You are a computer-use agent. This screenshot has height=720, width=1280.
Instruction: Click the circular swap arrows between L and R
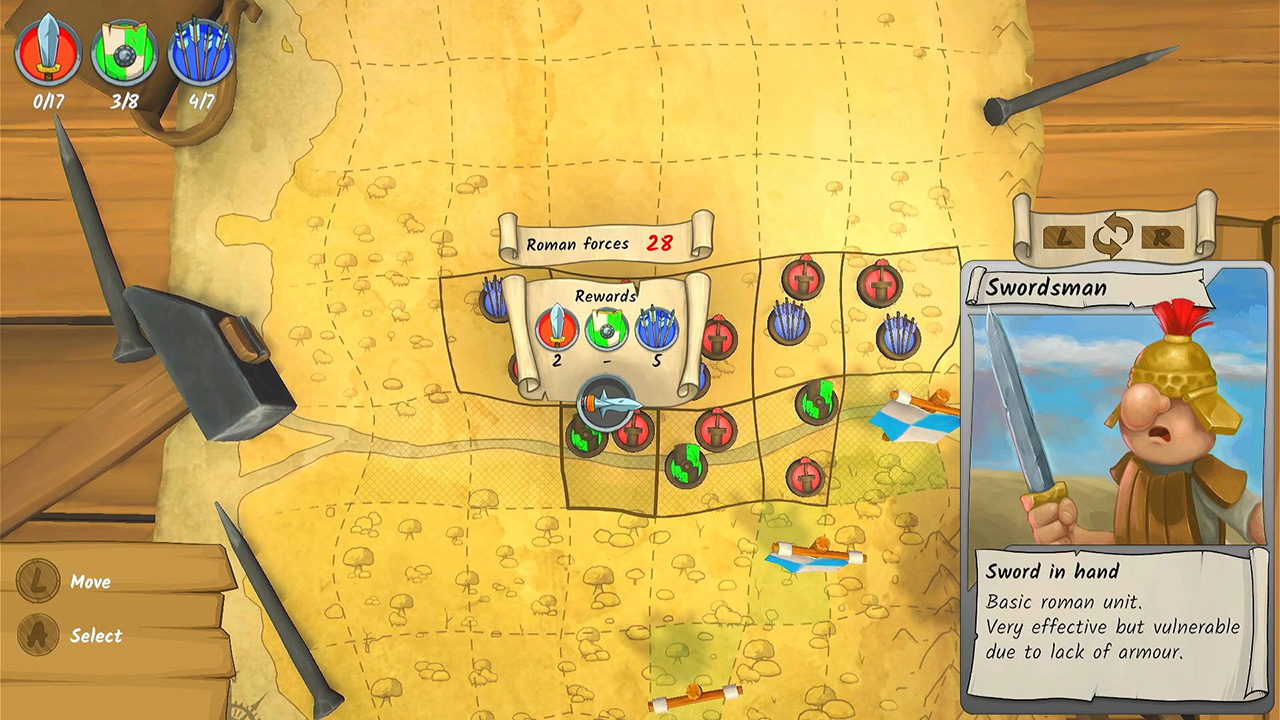[1113, 239]
